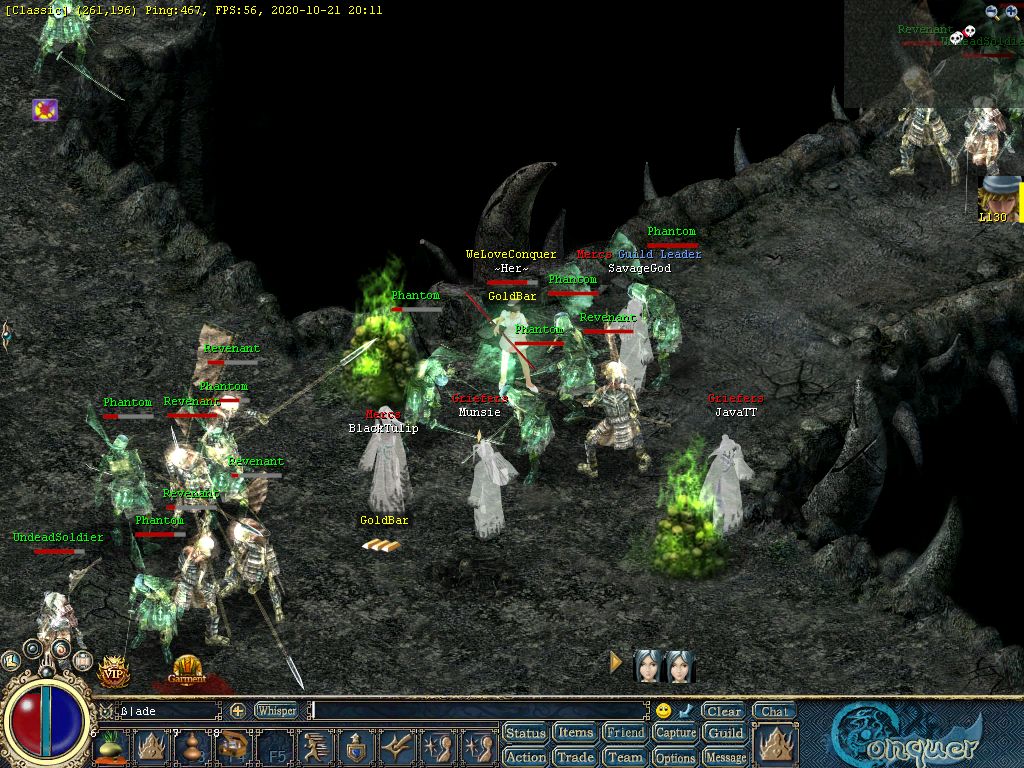
Task: Open the Action menu
Action: tap(525, 757)
